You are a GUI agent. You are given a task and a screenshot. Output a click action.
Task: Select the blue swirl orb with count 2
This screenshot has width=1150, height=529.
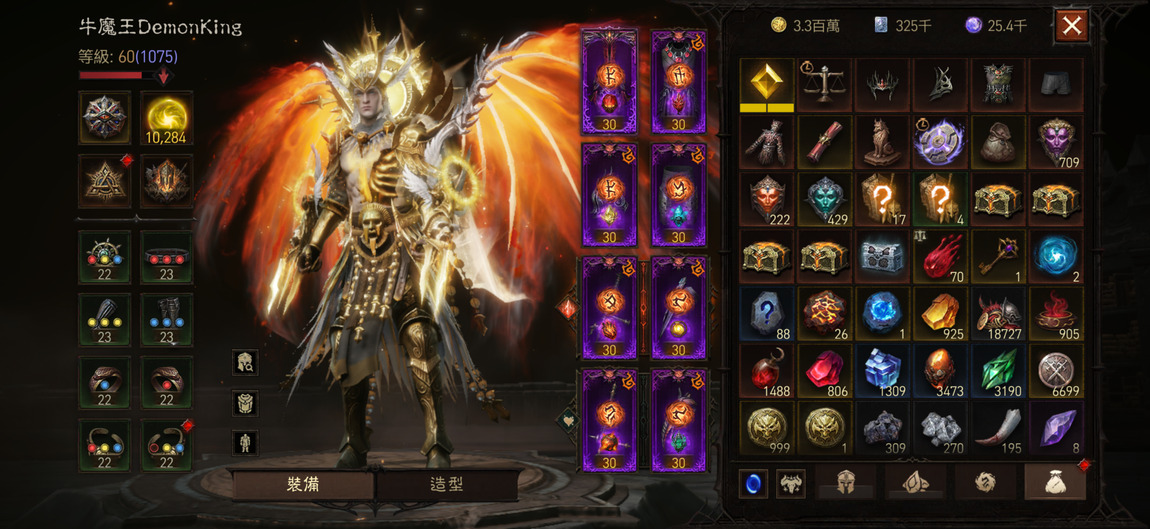(x=1055, y=256)
